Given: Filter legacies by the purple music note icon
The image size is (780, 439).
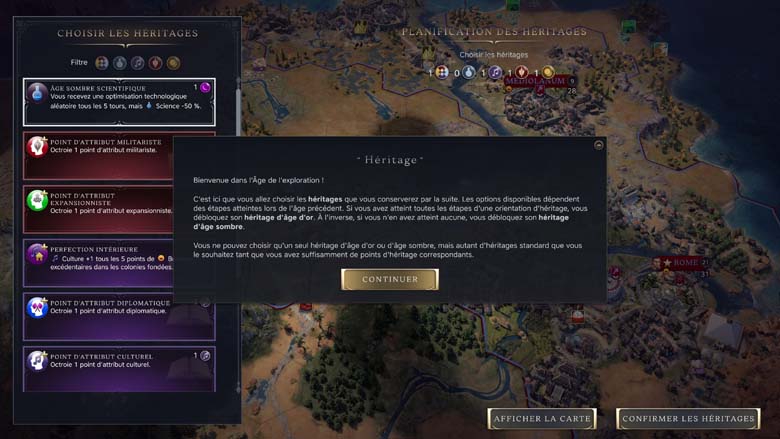Looking at the screenshot, I should [x=137, y=63].
